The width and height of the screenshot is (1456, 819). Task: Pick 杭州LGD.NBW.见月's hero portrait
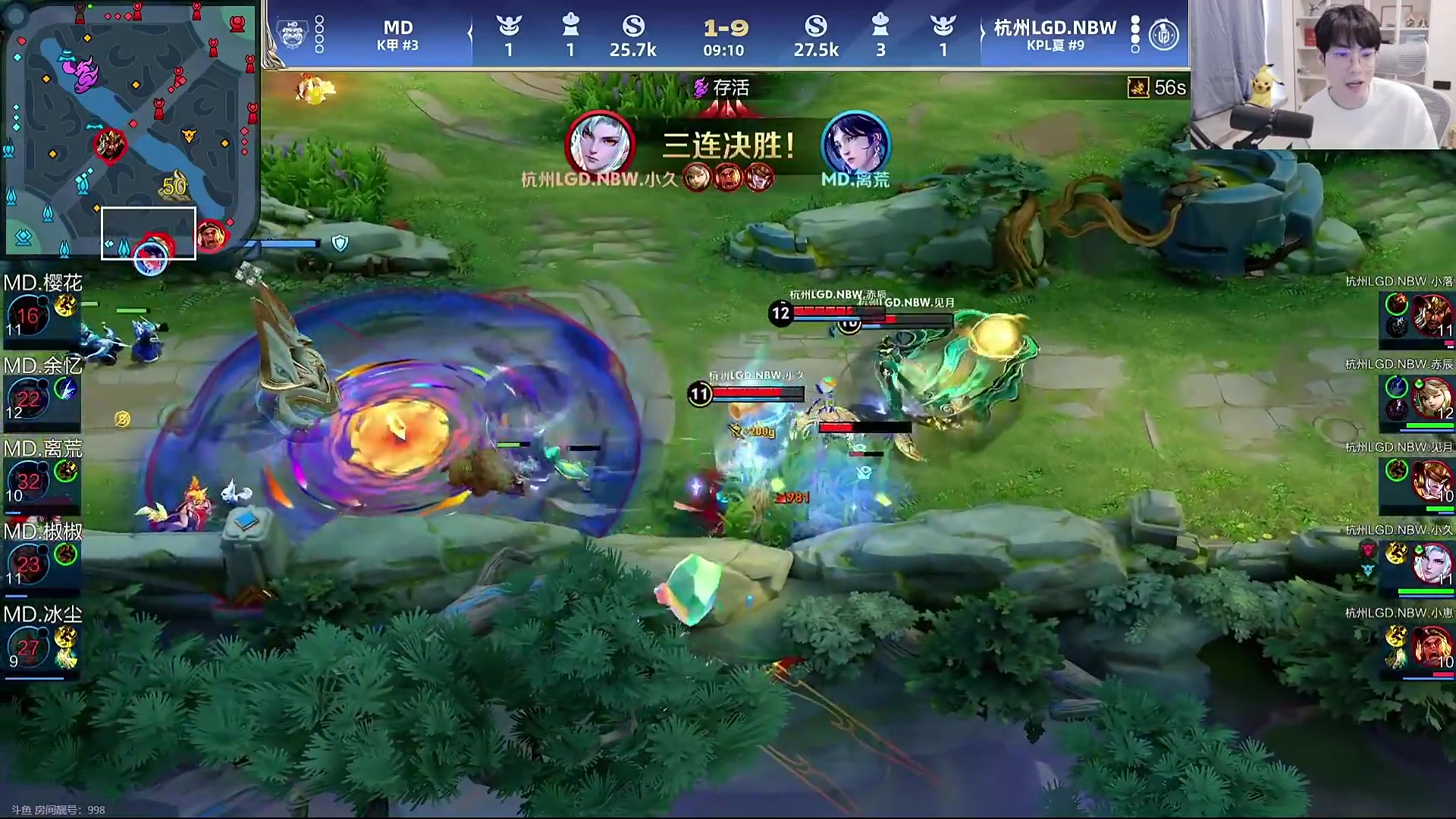1430,480
